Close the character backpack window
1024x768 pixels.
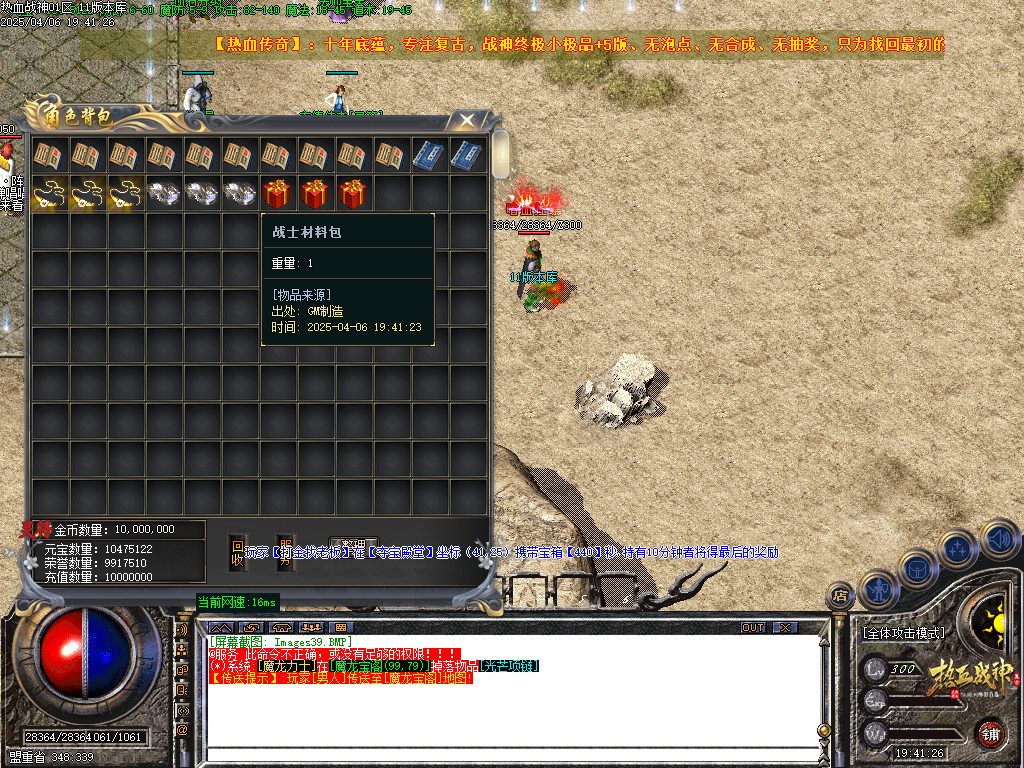pos(467,121)
